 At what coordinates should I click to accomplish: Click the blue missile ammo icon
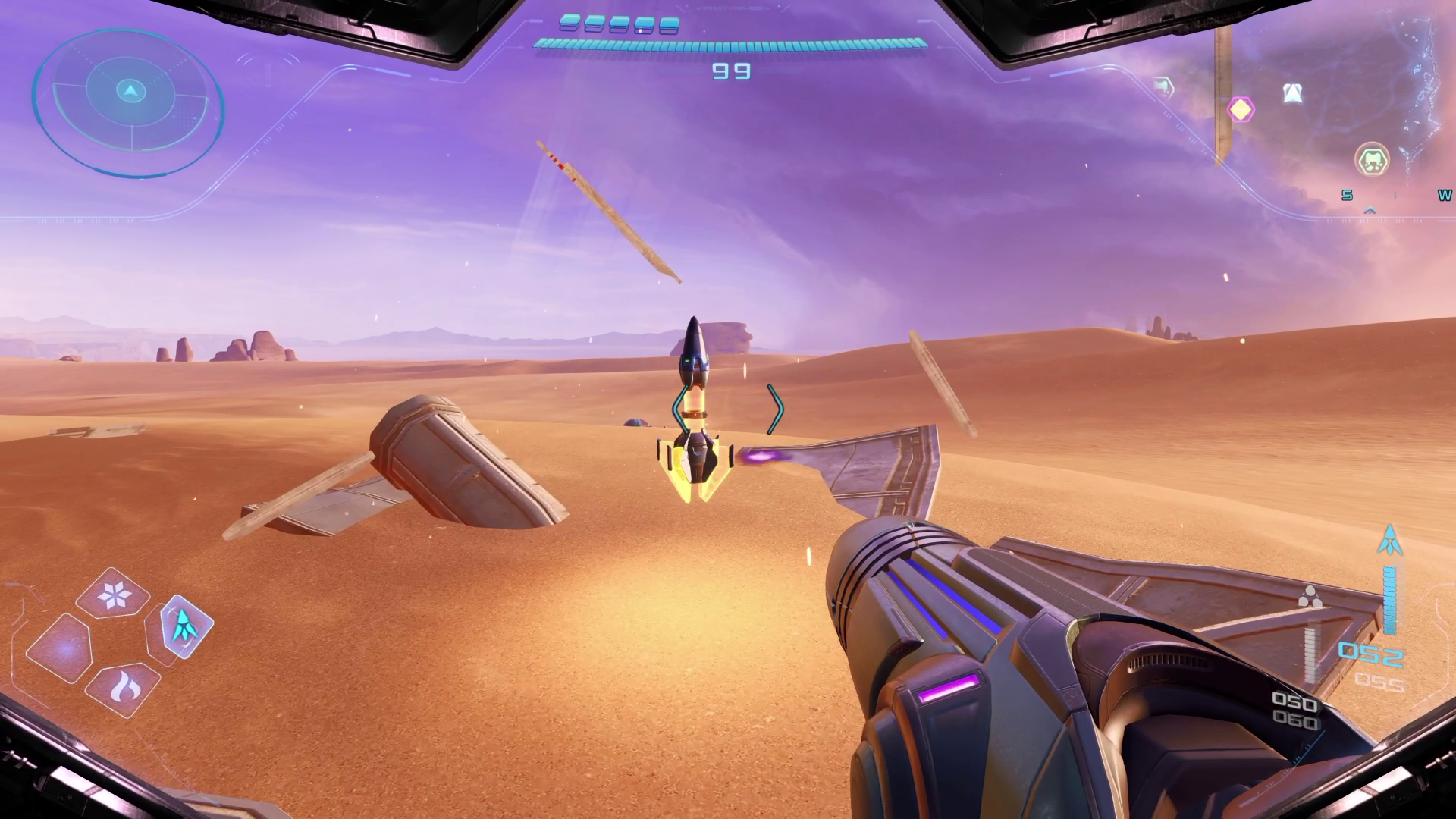point(1389,539)
